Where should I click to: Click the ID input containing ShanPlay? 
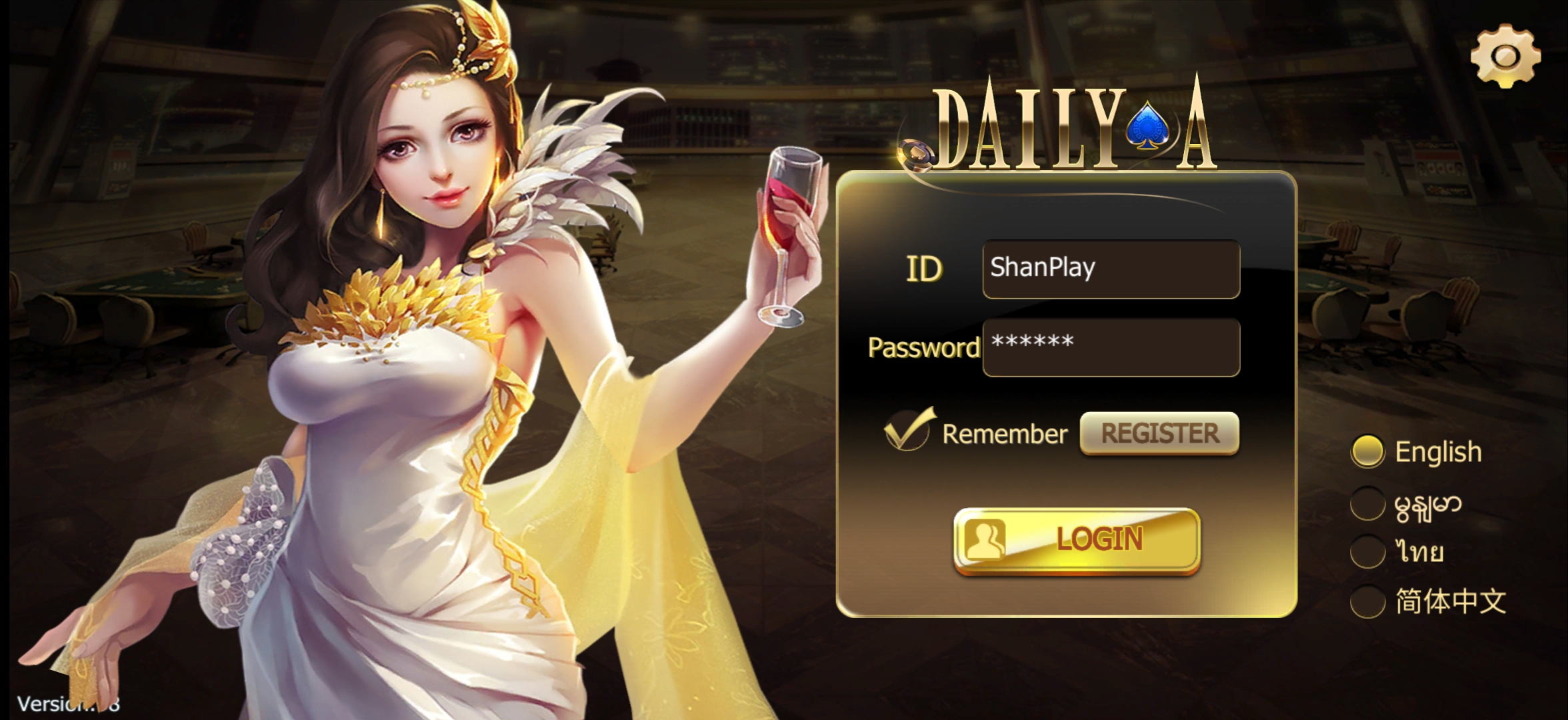1110,269
